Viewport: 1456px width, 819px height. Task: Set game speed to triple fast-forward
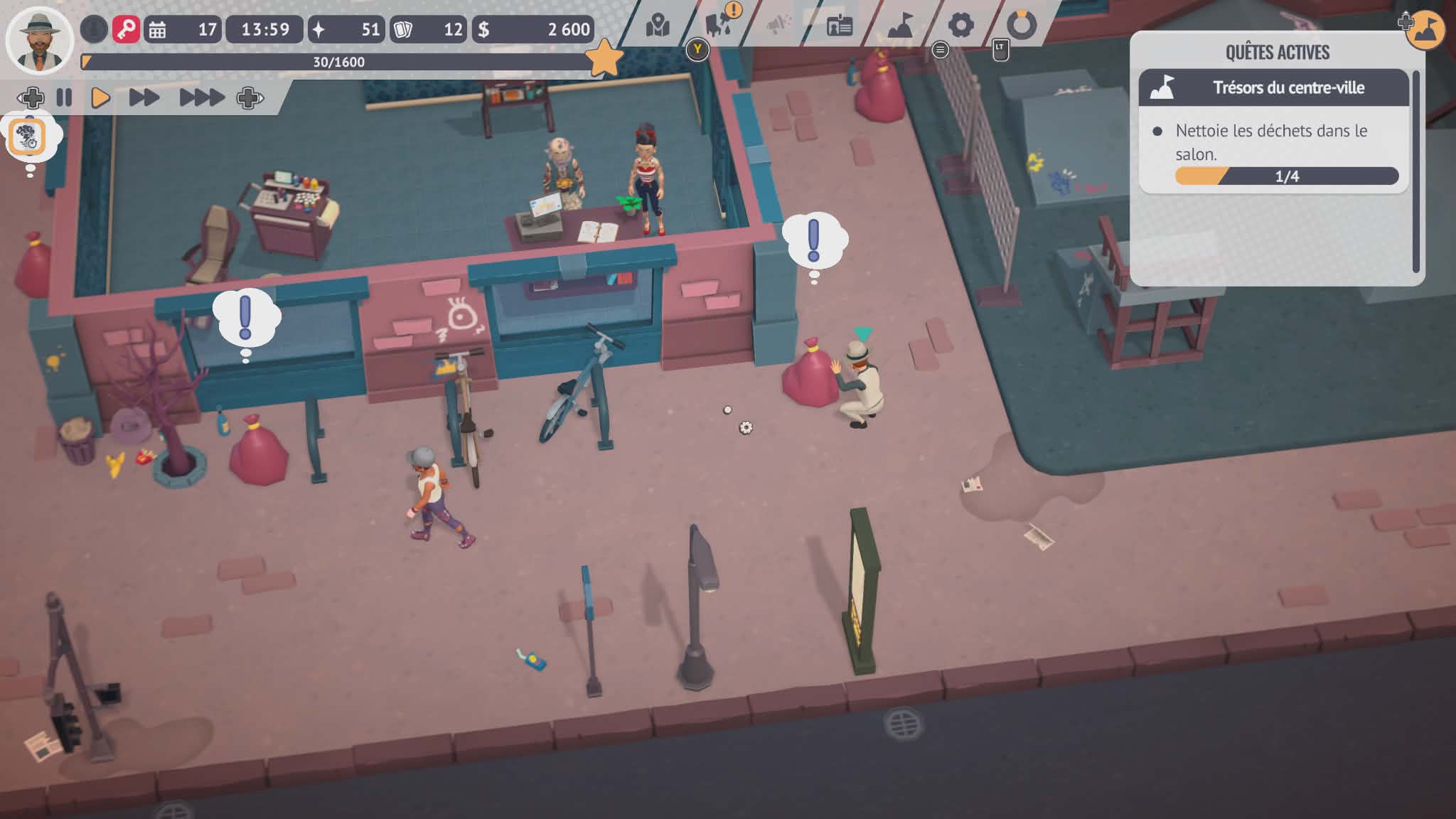(201, 97)
